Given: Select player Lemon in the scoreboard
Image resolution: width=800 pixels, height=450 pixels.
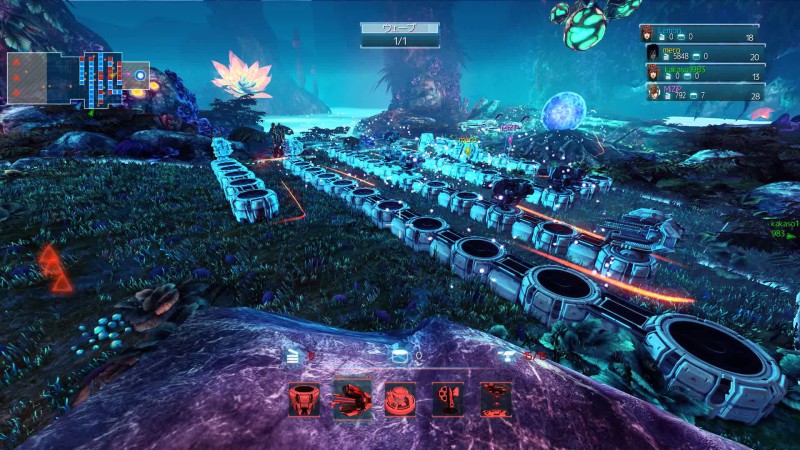Looking at the screenshot, I should [700, 33].
